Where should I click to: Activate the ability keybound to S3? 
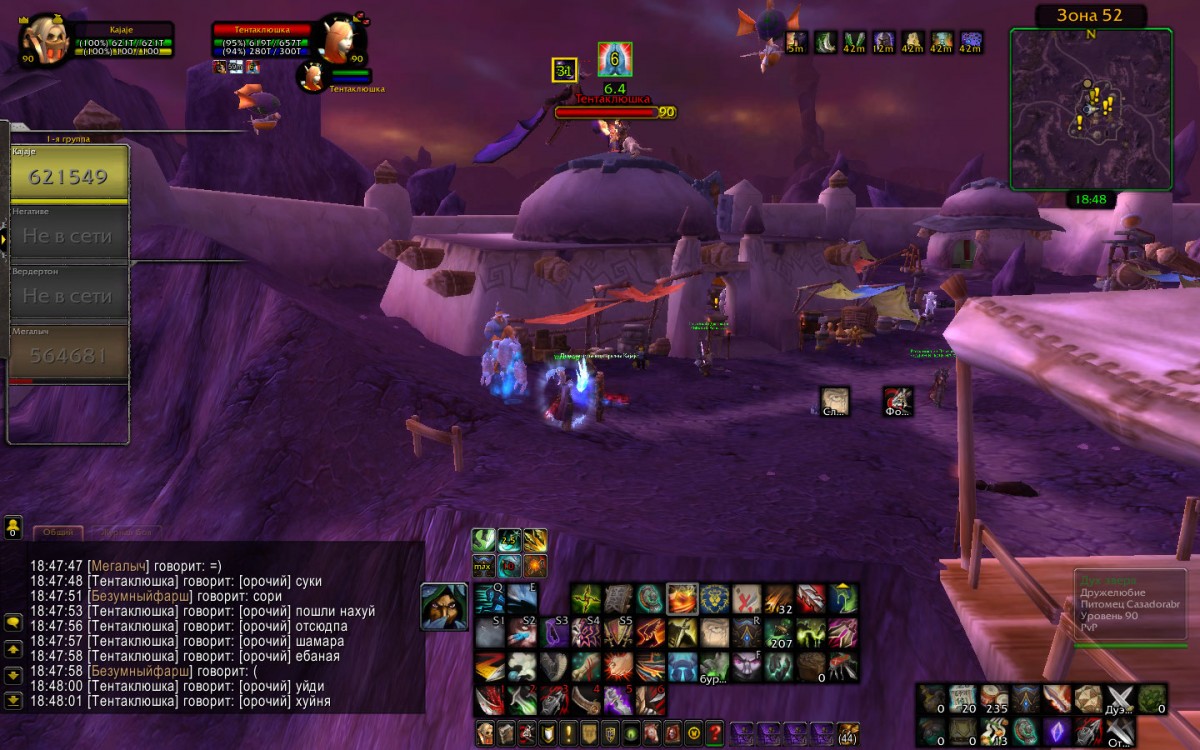[x=554, y=632]
